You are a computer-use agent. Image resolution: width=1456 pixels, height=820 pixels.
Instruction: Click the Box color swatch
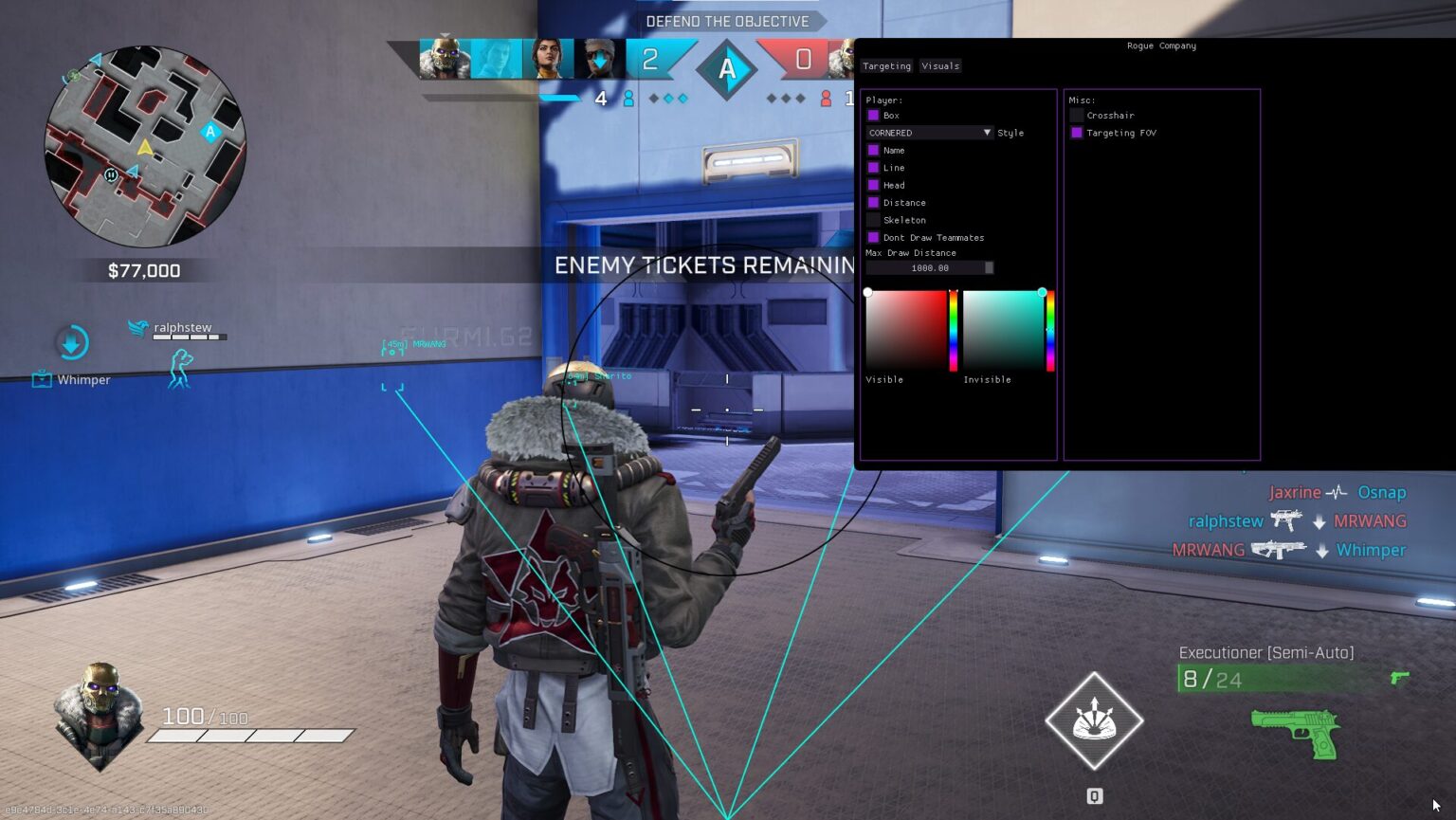[x=873, y=115]
